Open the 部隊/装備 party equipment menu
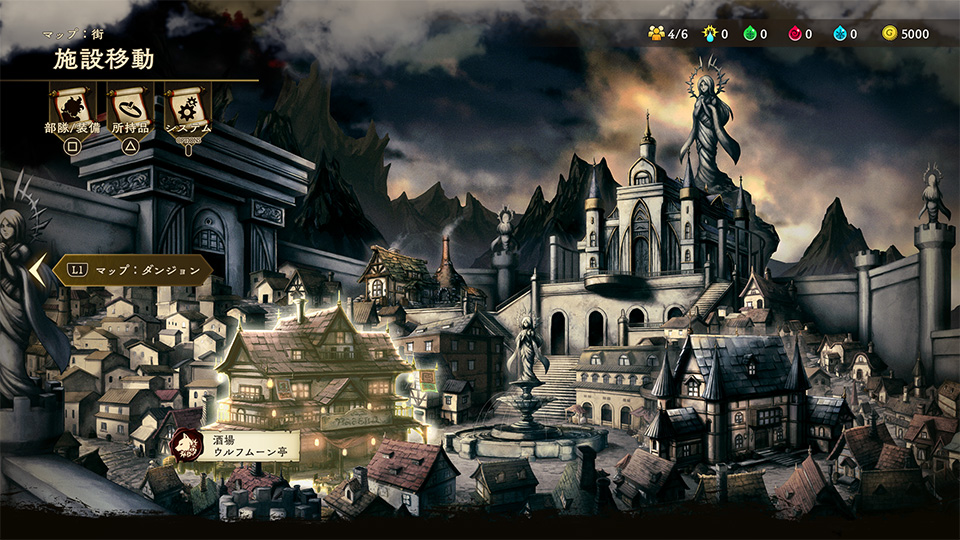The width and height of the screenshot is (960, 540). click(x=72, y=106)
